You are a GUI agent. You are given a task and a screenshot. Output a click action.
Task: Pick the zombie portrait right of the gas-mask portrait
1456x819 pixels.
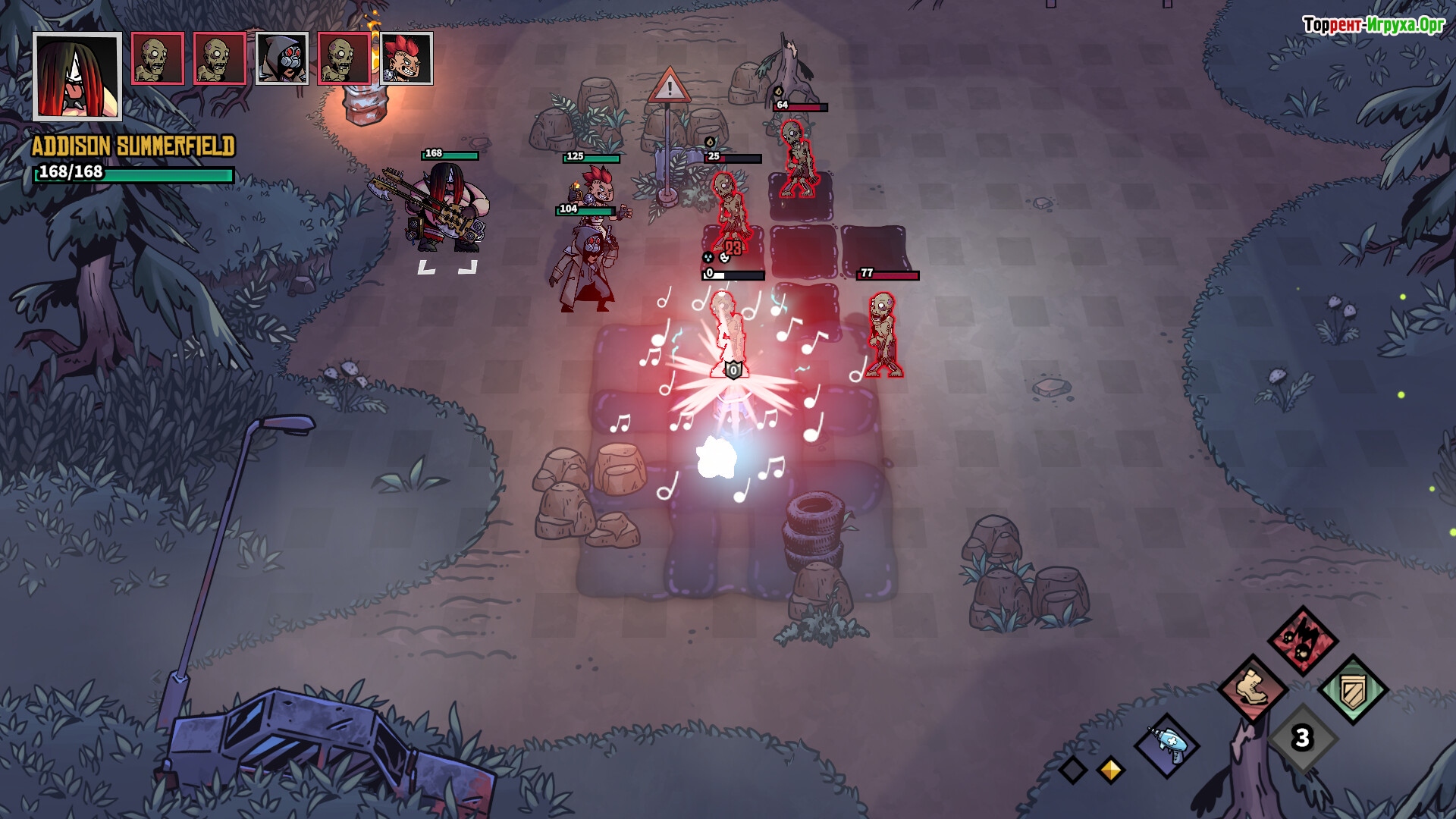[x=344, y=58]
